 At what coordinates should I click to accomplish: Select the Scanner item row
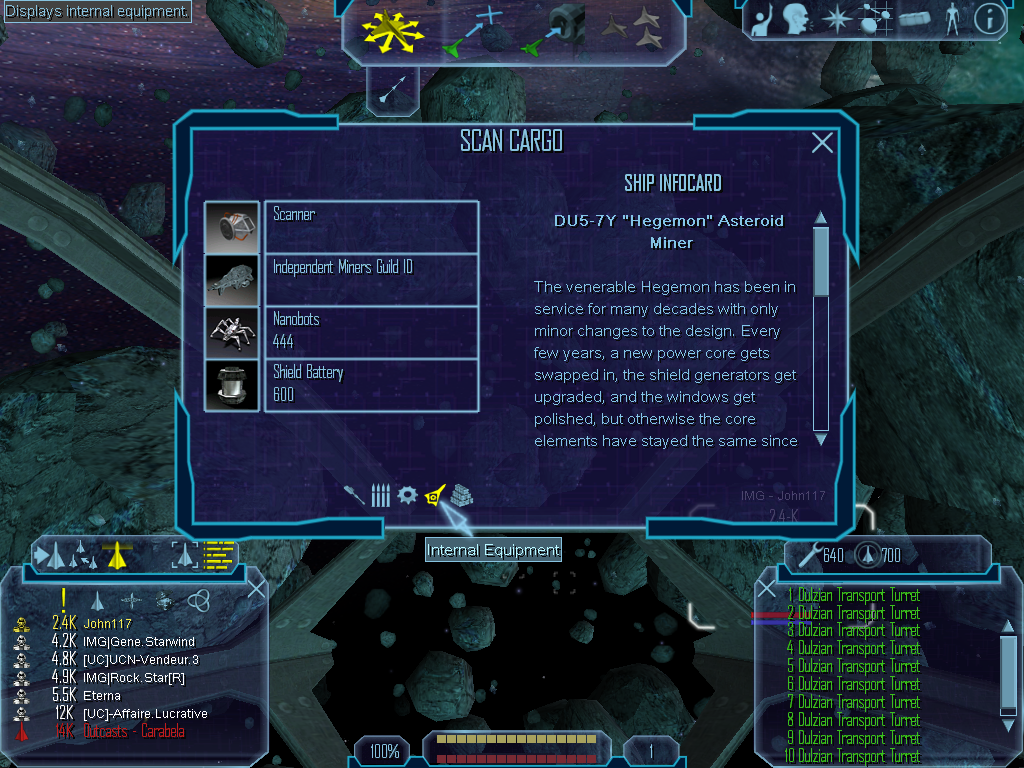coord(371,227)
